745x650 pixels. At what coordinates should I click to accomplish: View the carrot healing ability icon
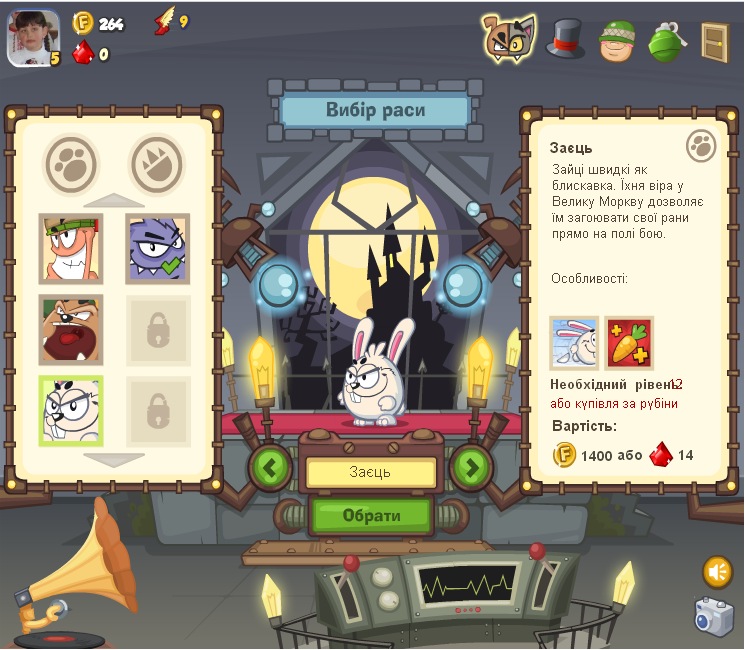click(x=629, y=343)
